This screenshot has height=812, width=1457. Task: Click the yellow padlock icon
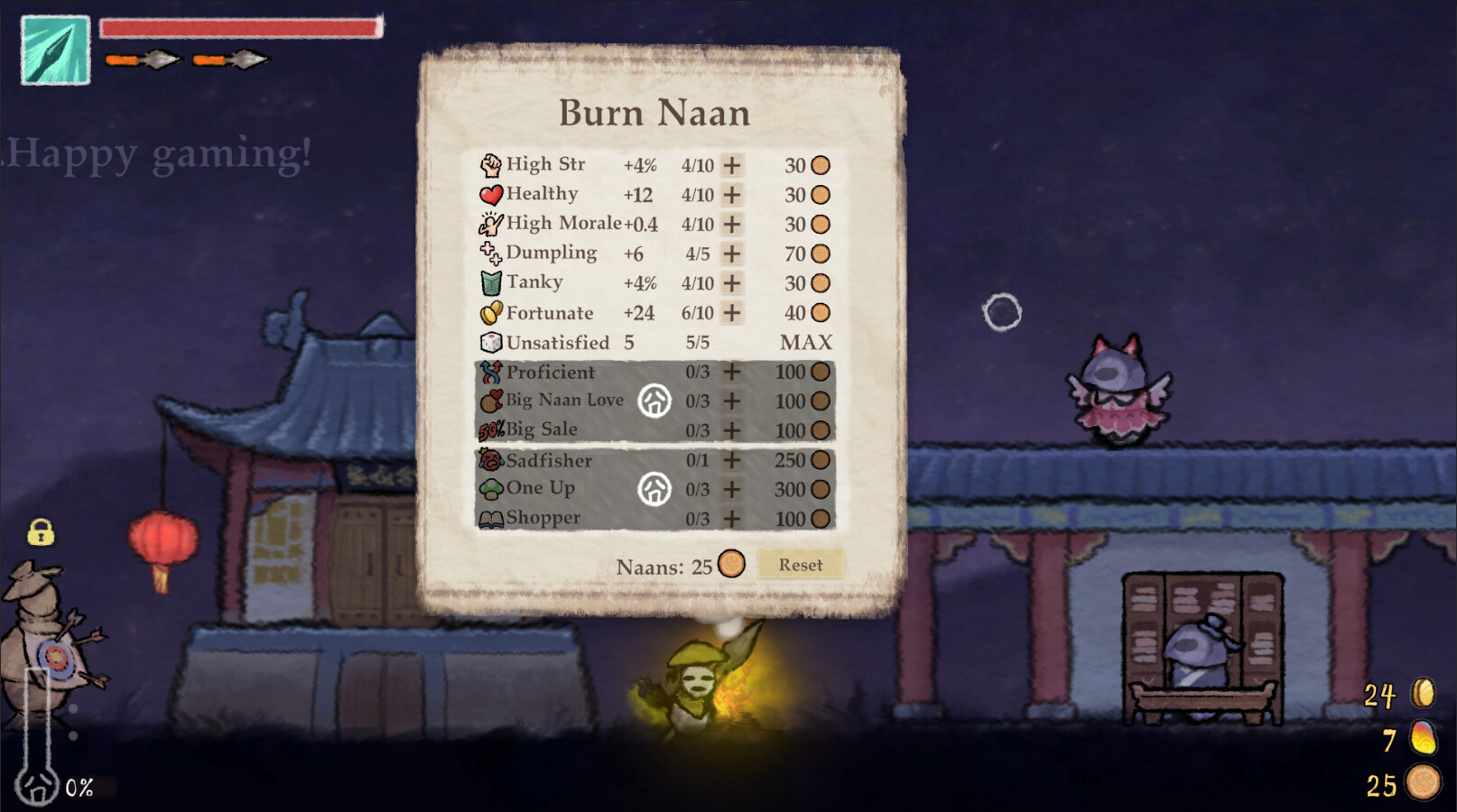(41, 532)
